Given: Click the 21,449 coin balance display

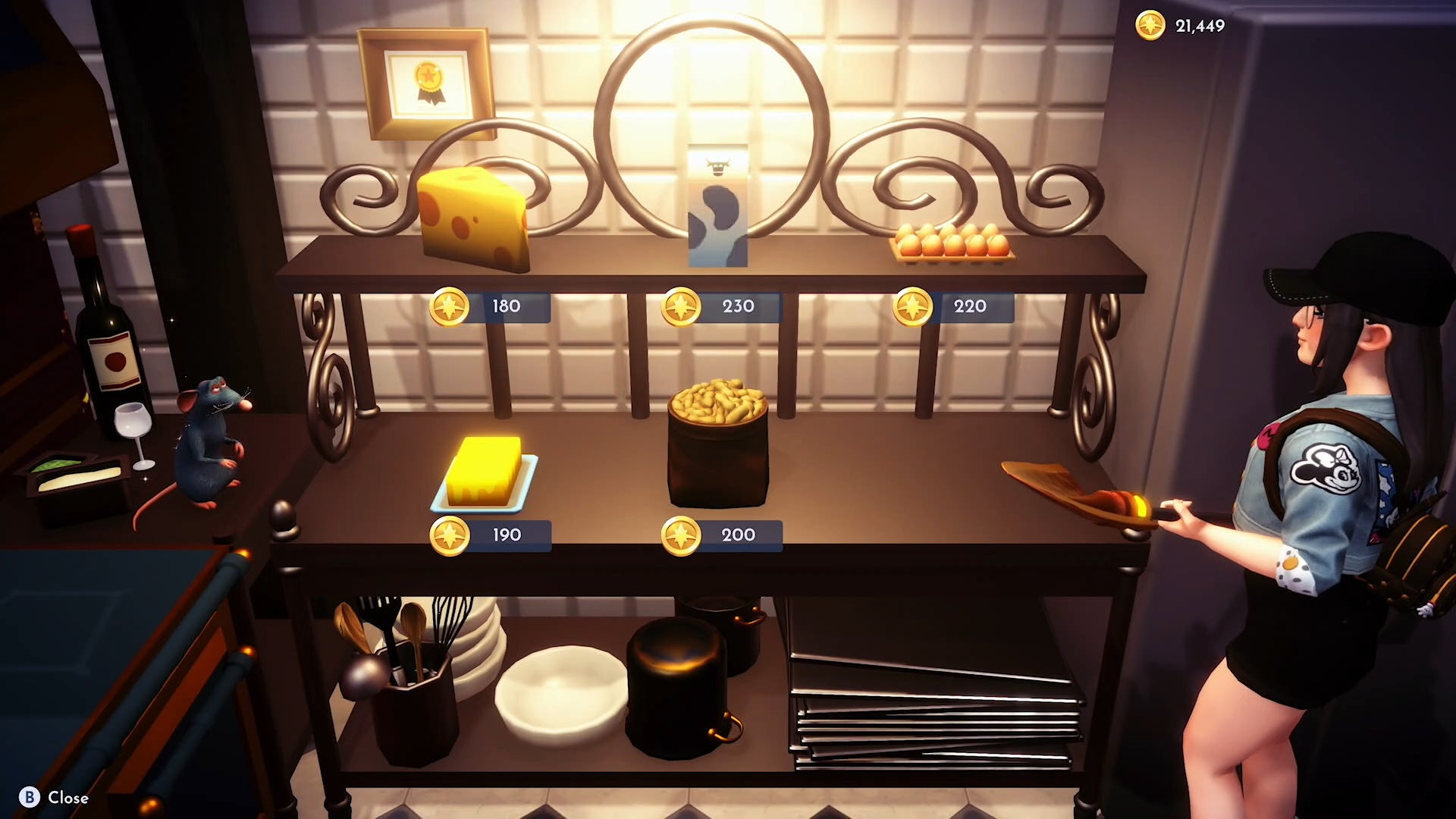Looking at the screenshot, I should click(x=1200, y=25).
